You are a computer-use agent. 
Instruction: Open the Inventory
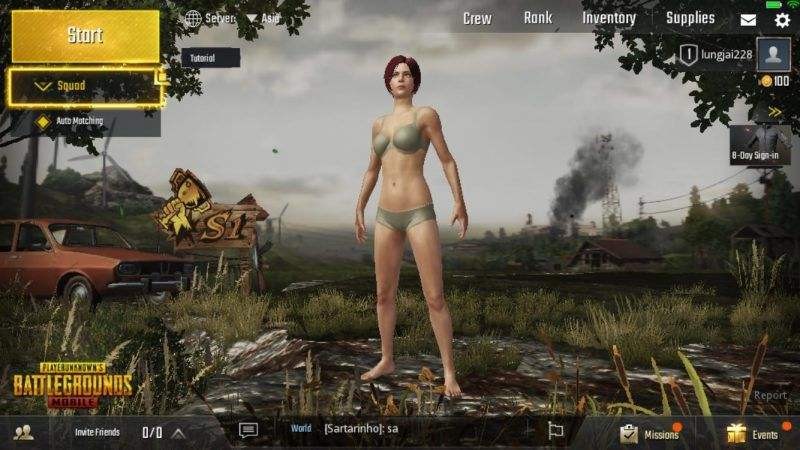(x=609, y=18)
